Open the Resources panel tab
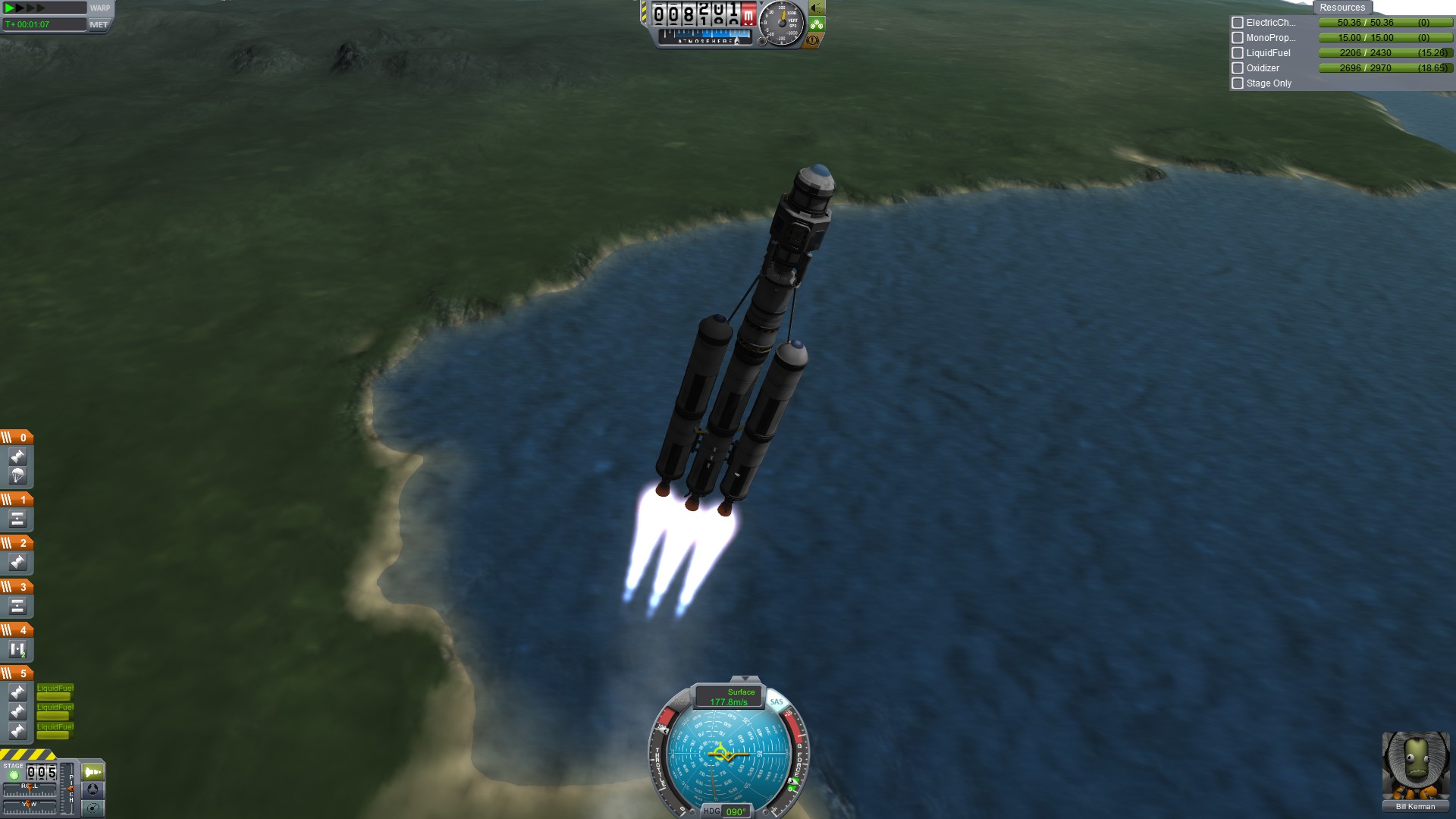This screenshot has height=819, width=1456. point(1341,8)
